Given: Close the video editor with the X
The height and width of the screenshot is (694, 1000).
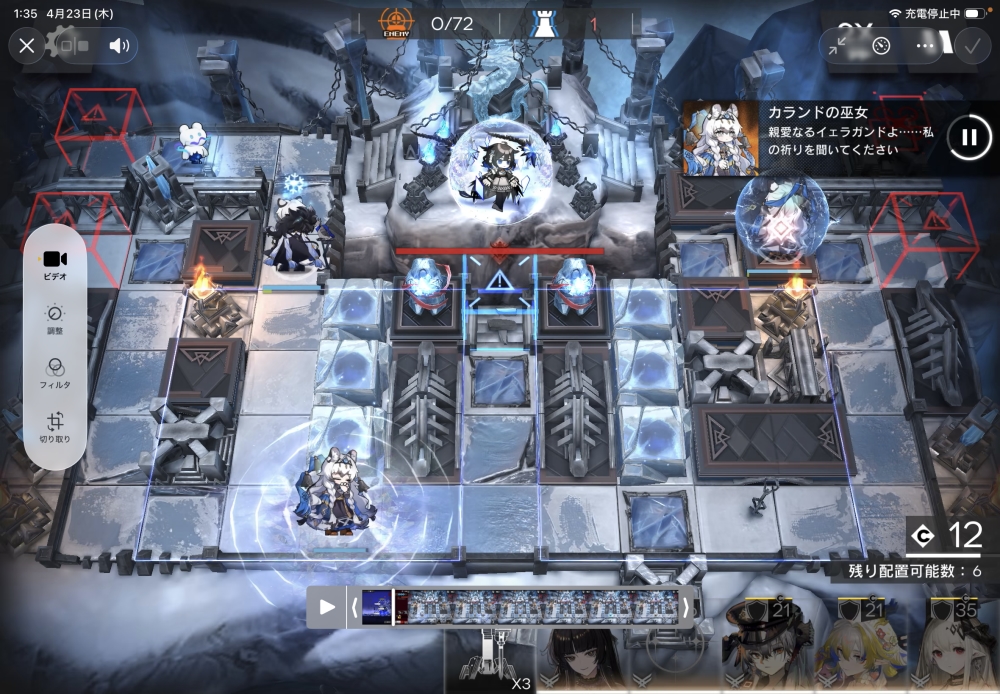Looking at the screenshot, I should pos(27,45).
